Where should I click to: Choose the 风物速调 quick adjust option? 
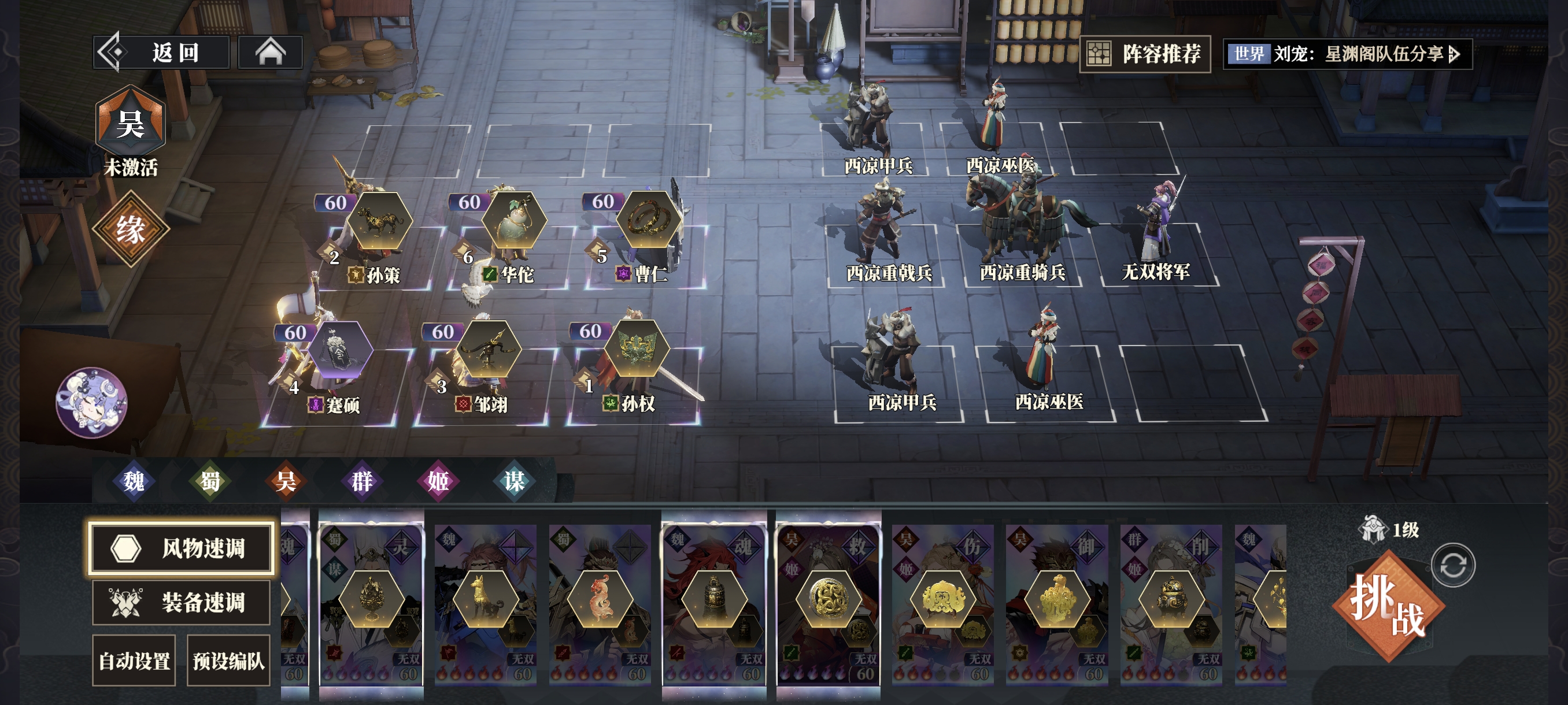click(182, 547)
